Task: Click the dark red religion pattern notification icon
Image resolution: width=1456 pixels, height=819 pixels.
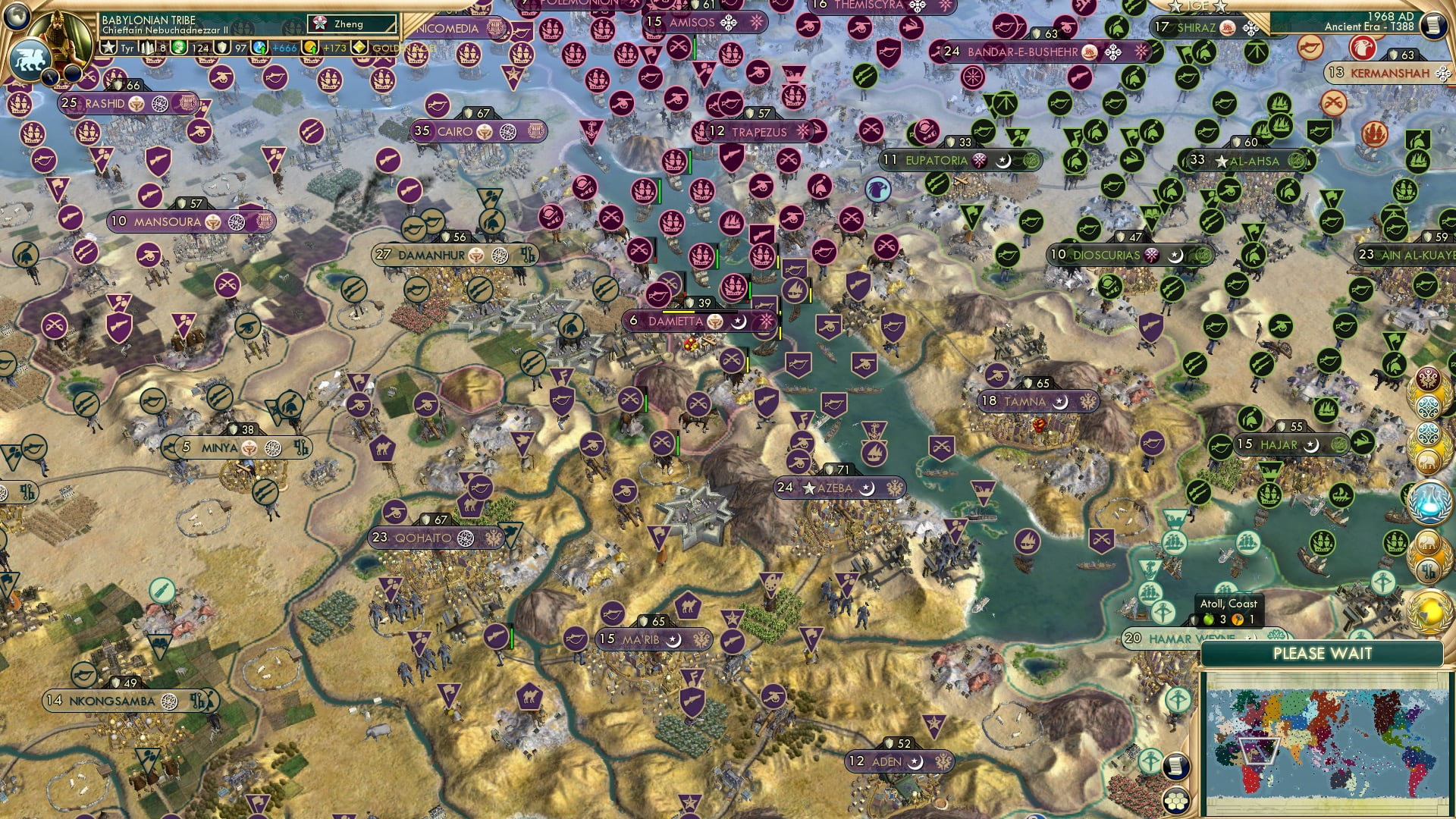Action: point(1428,378)
